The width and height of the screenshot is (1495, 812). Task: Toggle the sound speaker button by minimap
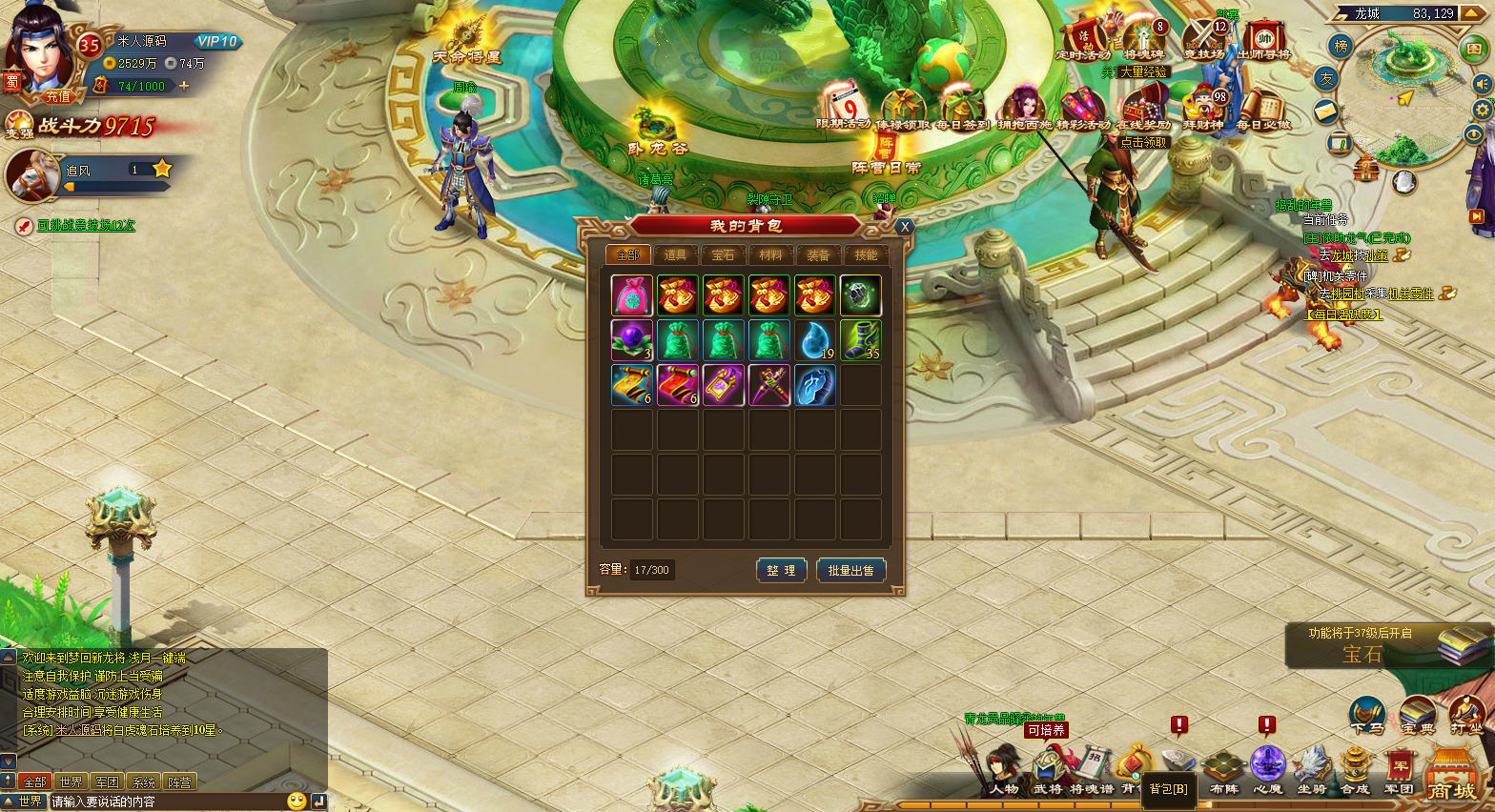(x=1482, y=84)
